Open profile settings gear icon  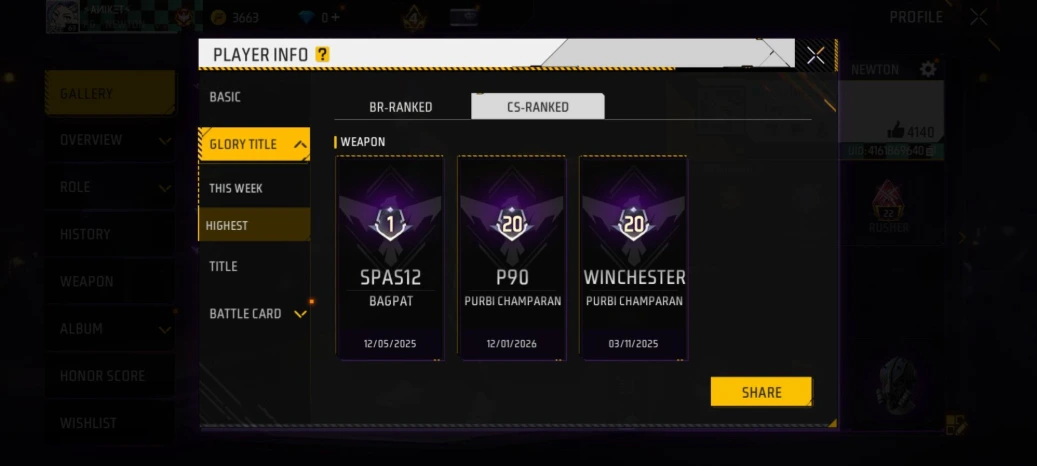pyautogui.click(x=928, y=69)
